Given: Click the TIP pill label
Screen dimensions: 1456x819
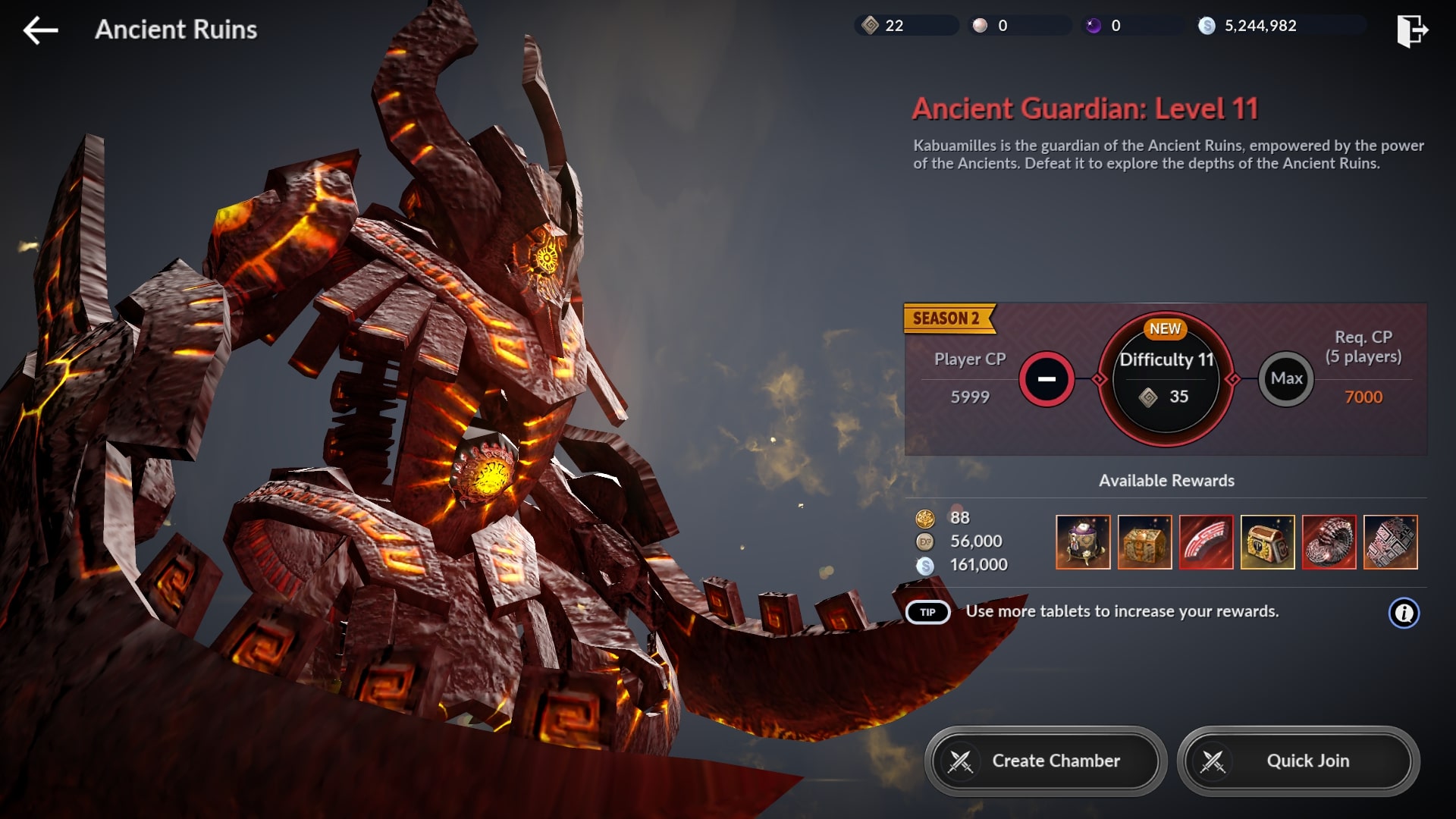Looking at the screenshot, I should 926,611.
